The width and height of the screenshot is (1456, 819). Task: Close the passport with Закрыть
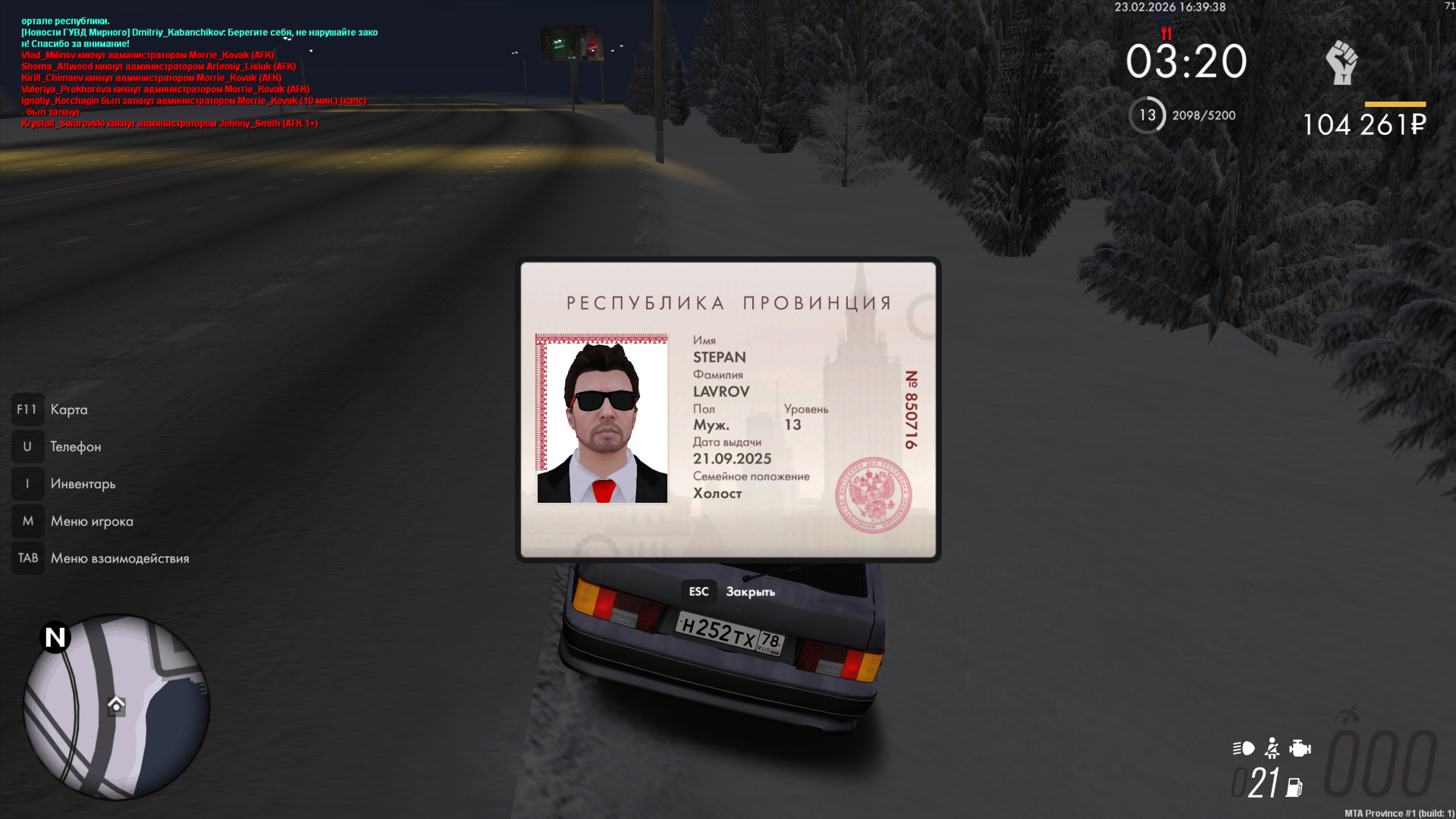pyautogui.click(x=732, y=591)
